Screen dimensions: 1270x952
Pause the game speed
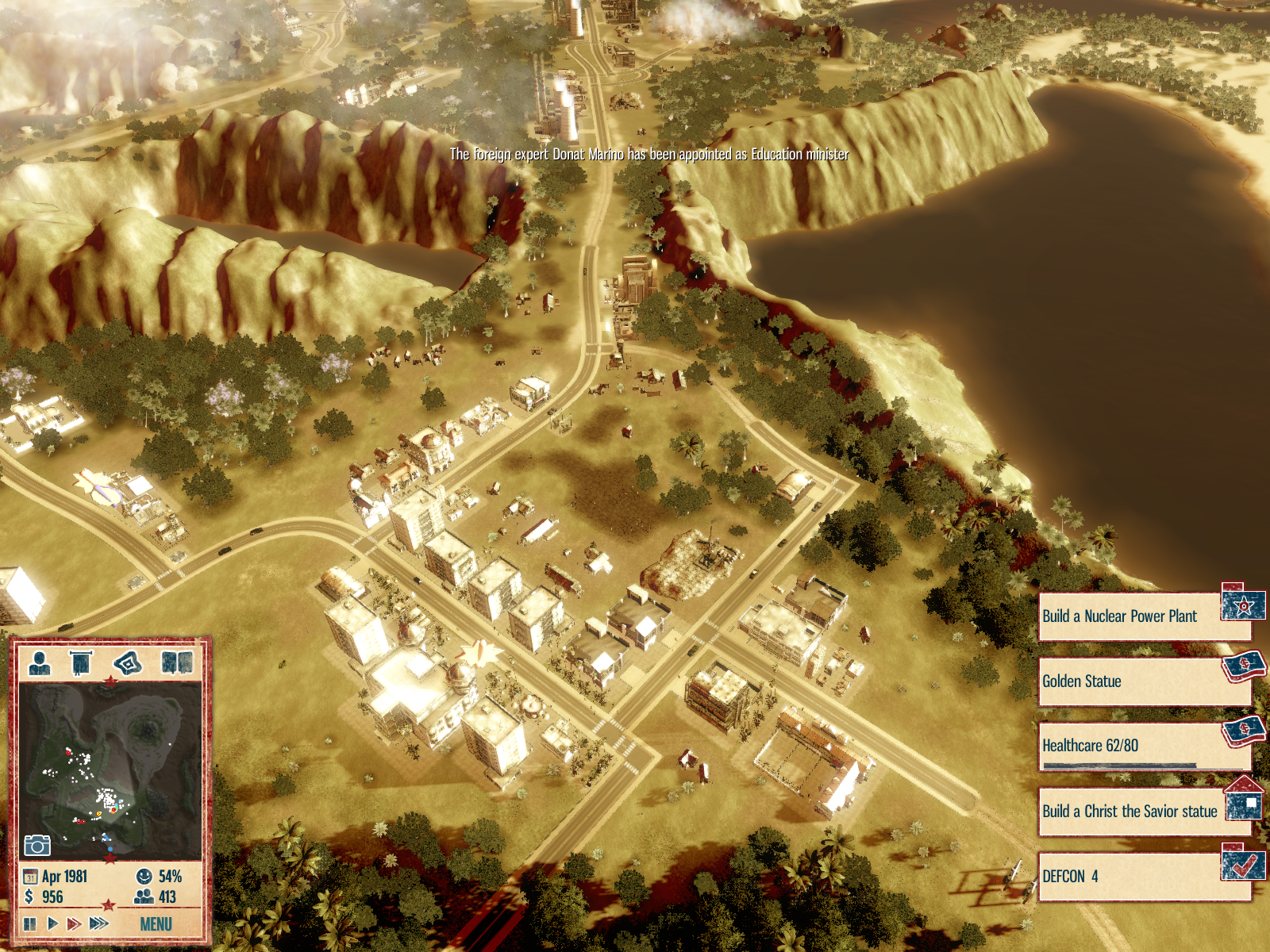pyautogui.click(x=29, y=923)
